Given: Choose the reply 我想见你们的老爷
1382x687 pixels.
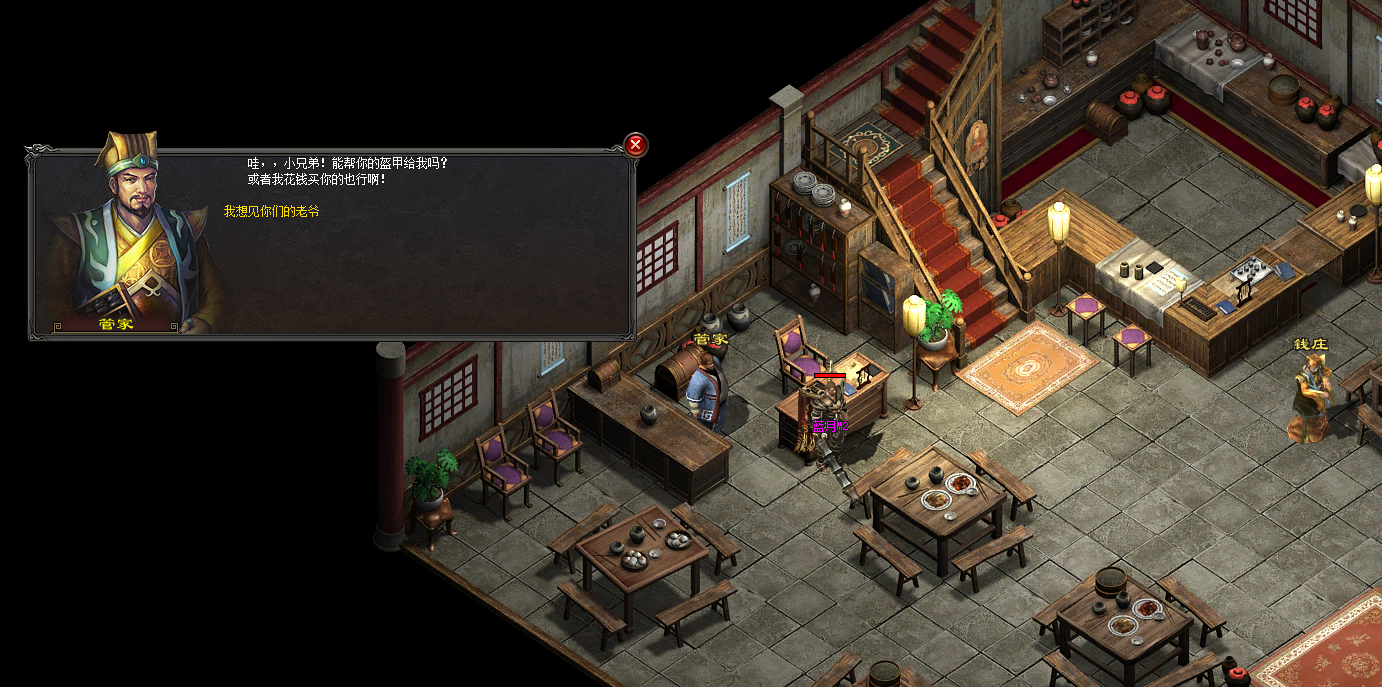Looking at the screenshot, I should point(271,212).
